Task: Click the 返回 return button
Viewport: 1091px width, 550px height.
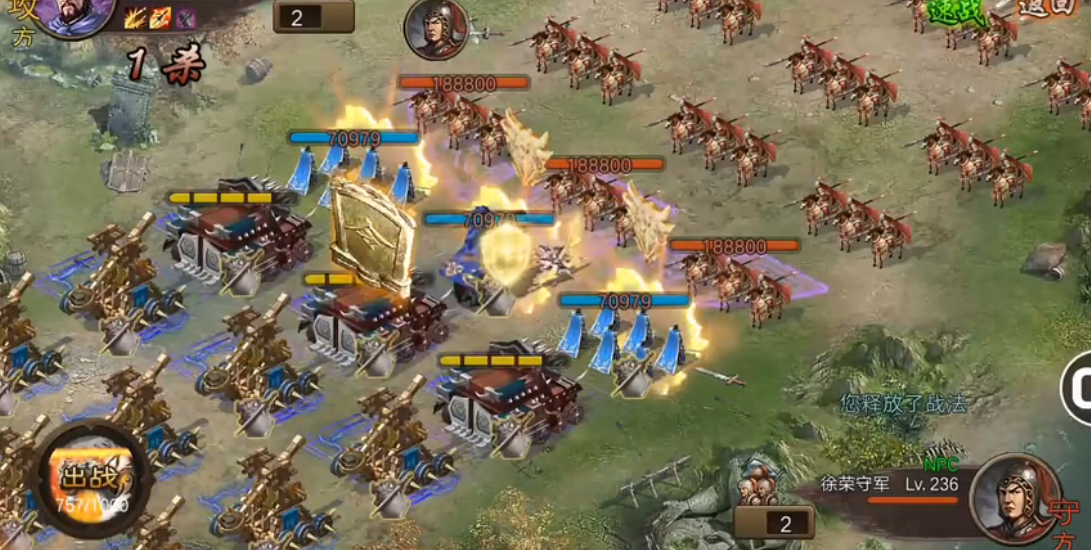Action: [x=1046, y=8]
